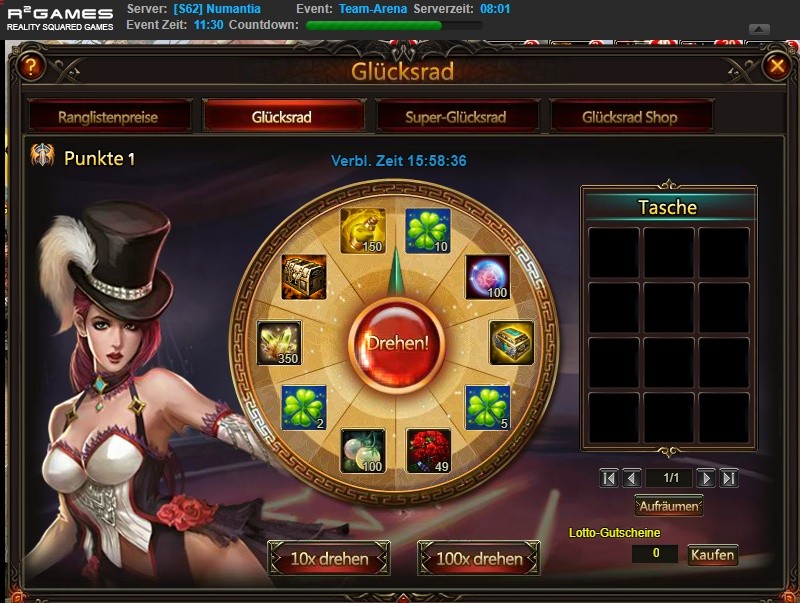
Task: Click the 10x drehen button
Action: pyautogui.click(x=329, y=559)
